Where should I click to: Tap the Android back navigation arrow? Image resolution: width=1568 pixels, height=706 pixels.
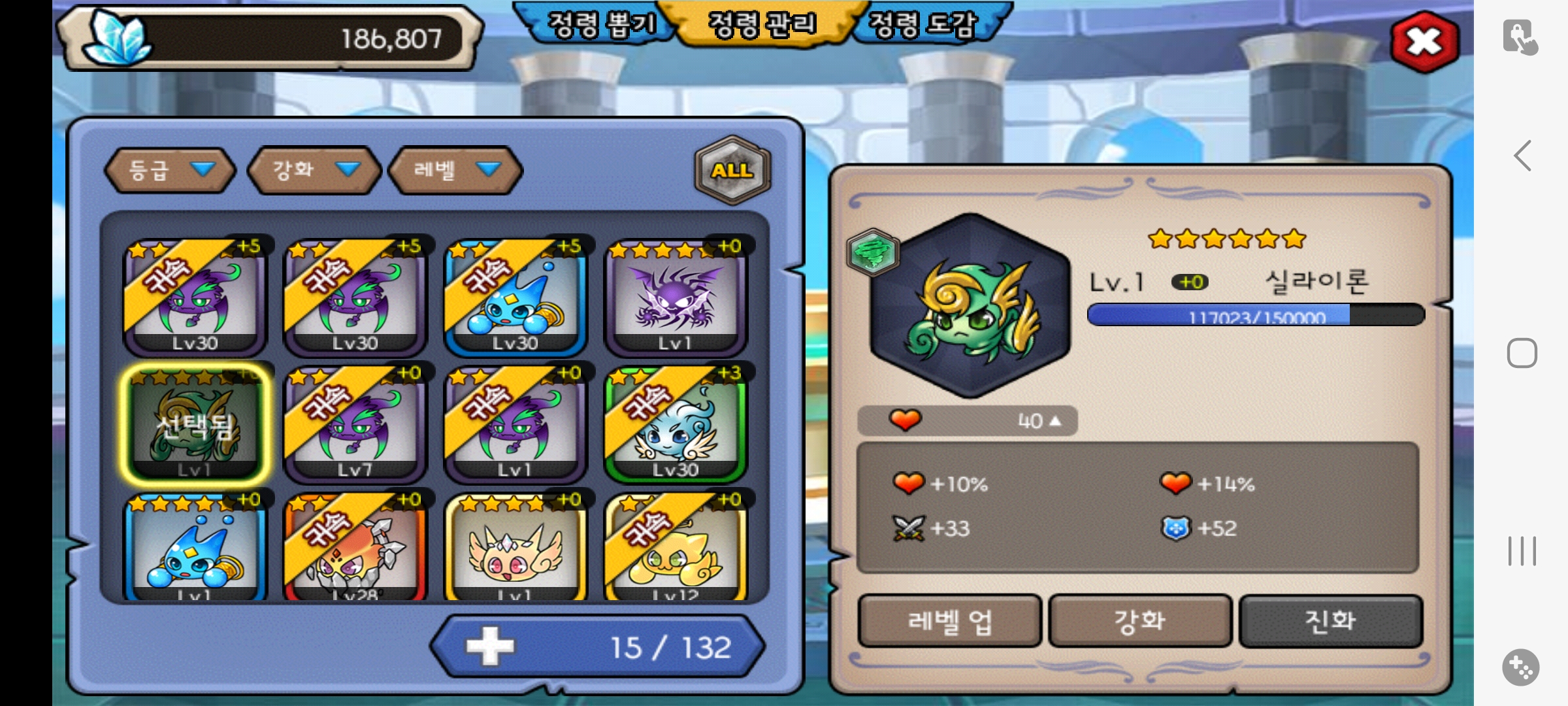point(1523,156)
